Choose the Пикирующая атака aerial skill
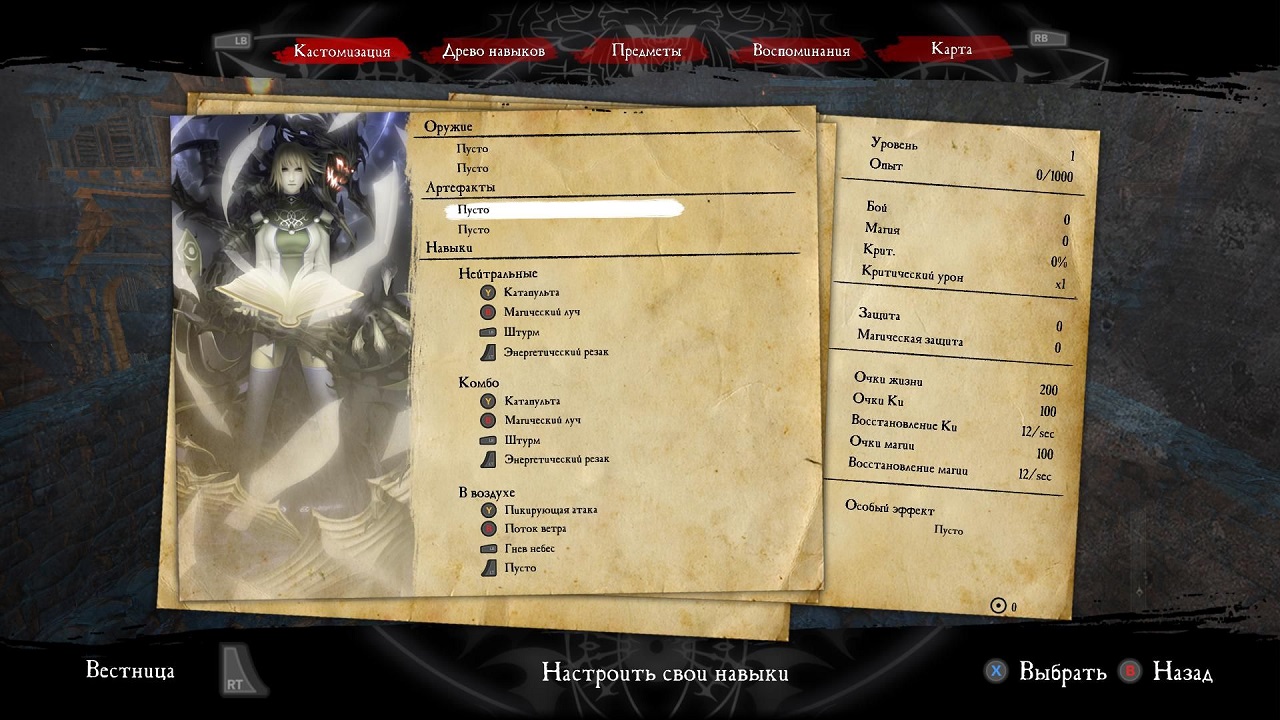The height and width of the screenshot is (720, 1280). 551,510
